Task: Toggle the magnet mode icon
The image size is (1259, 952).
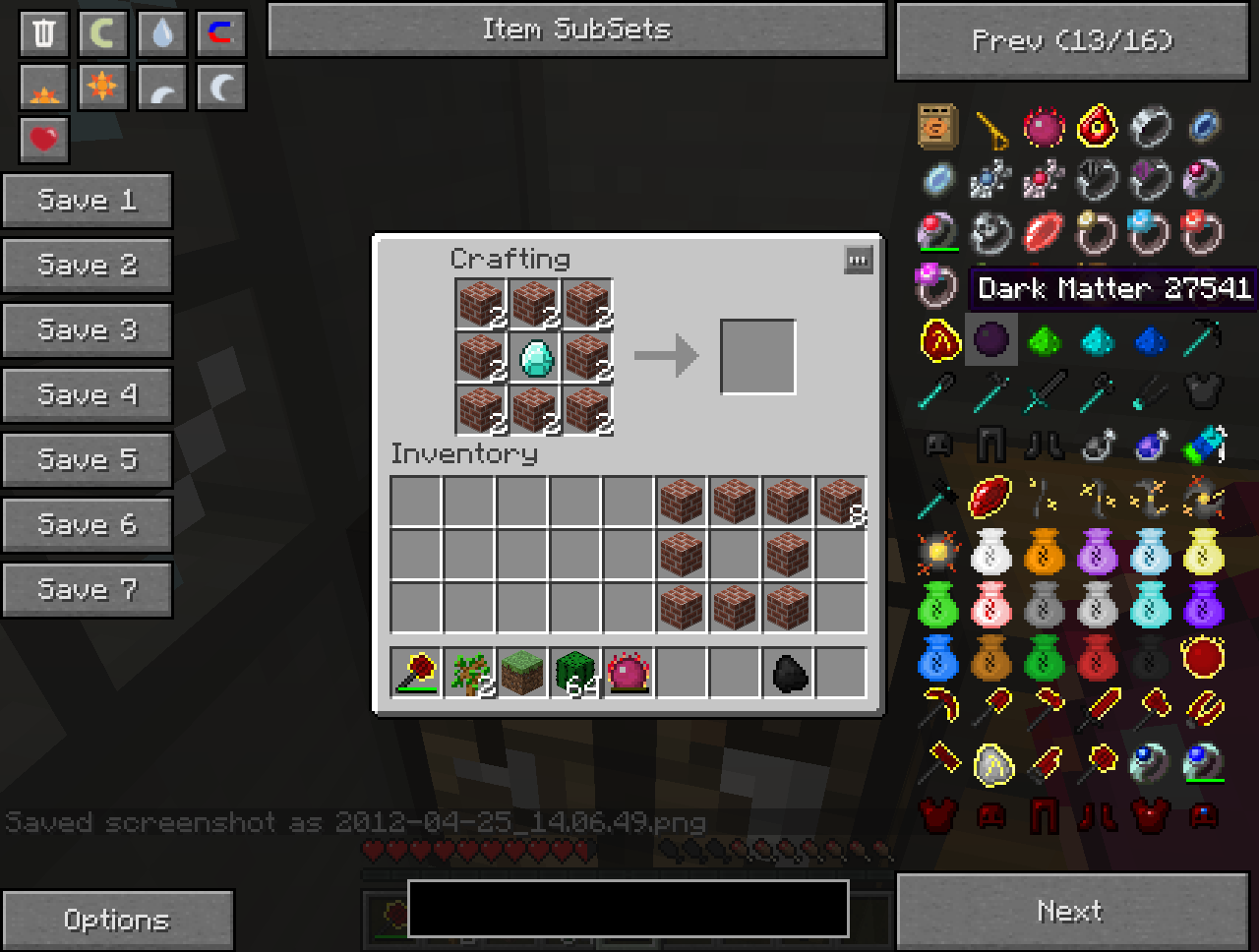Action: pyautogui.click(x=220, y=33)
